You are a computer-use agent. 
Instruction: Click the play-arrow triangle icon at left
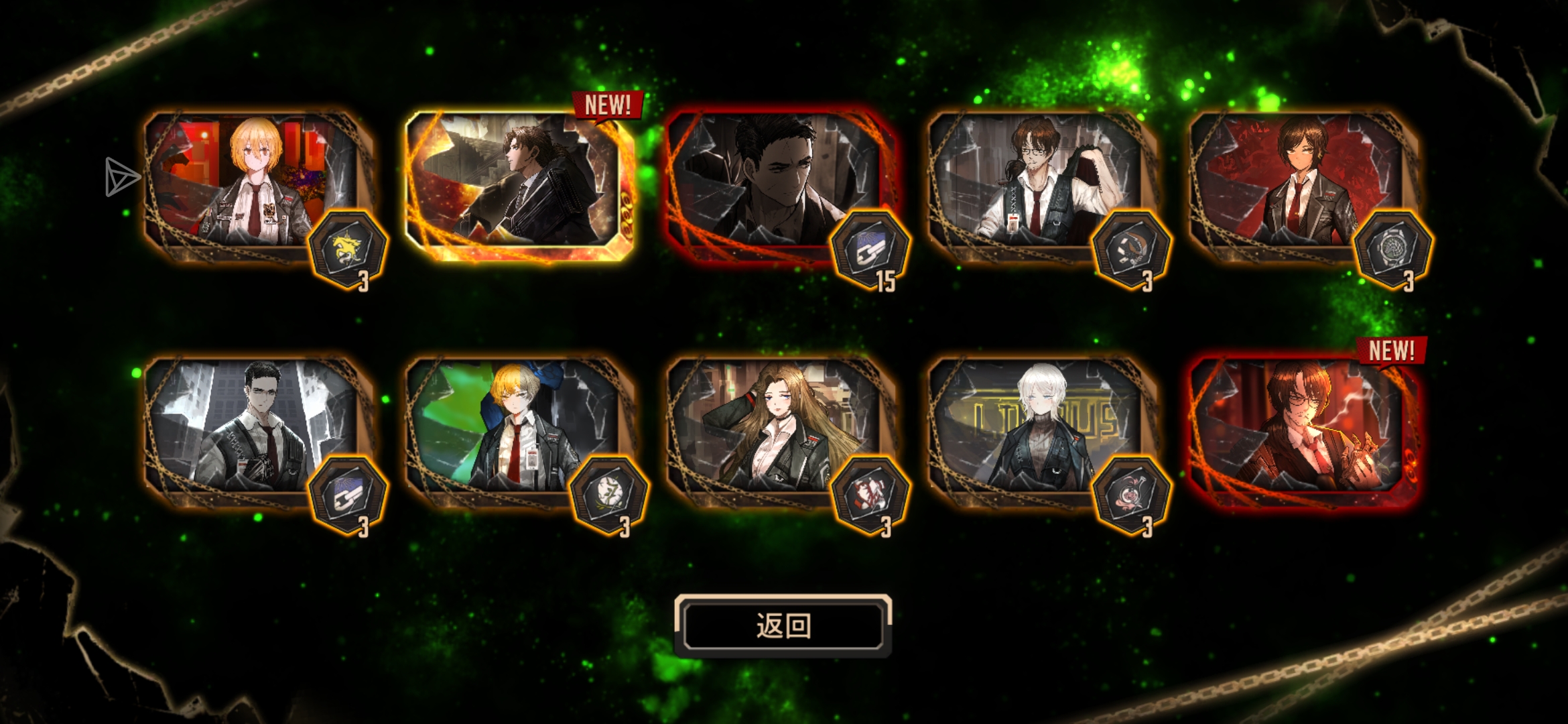click(x=121, y=177)
